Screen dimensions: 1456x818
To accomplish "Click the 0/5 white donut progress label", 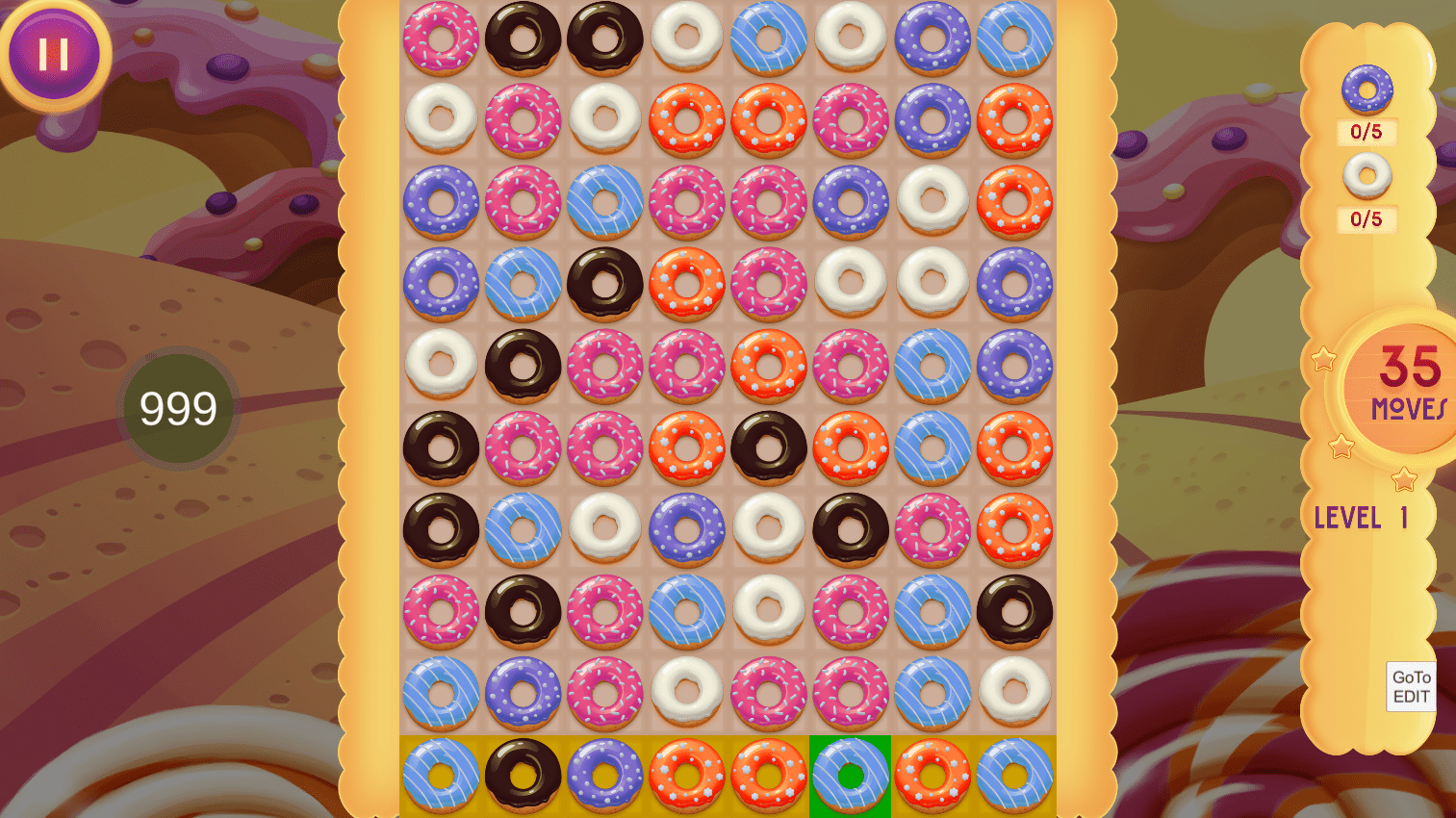I will pyautogui.click(x=1367, y=219).
